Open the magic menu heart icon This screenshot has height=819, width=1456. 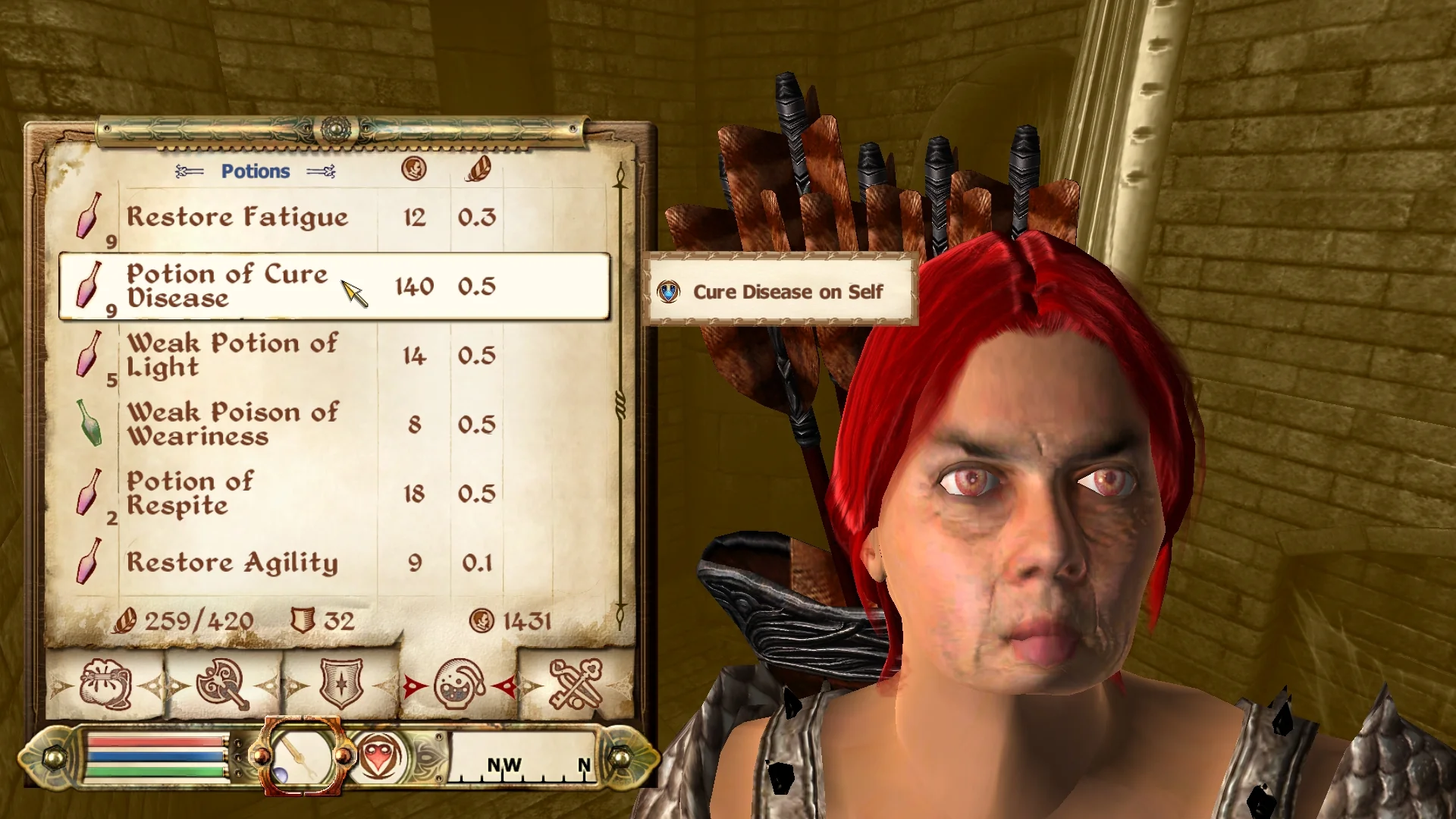[379, 756]
